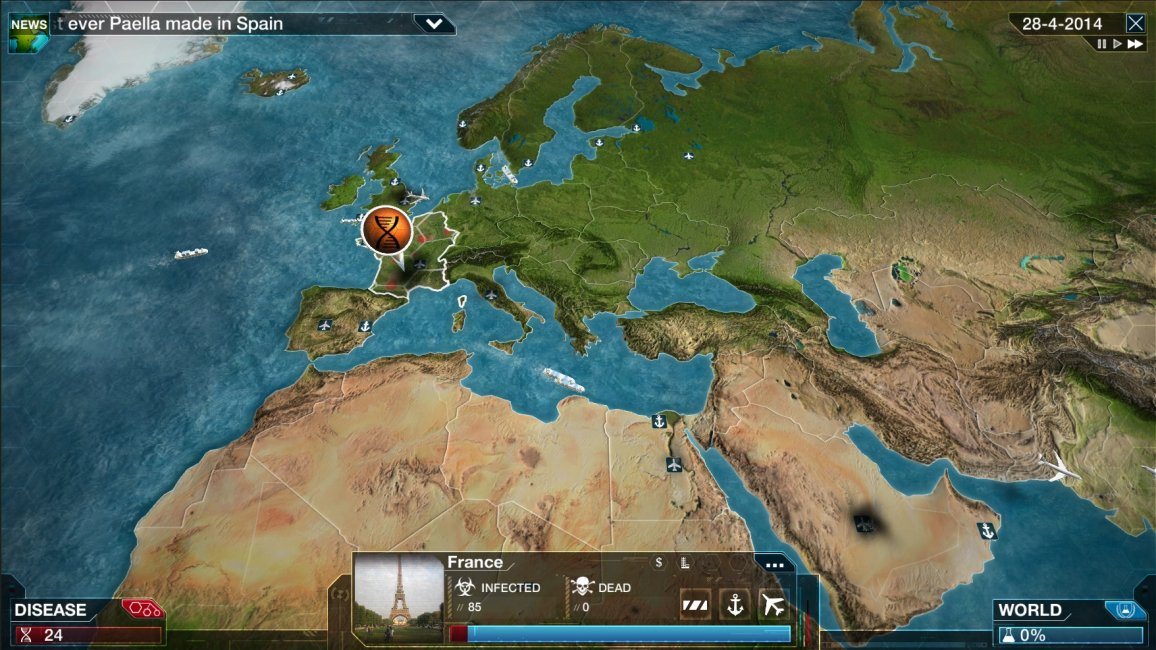The height and width of the screenshot is (650, 1156).
Task: Set game speed to normal play
Action: (x=1117, y=44)
